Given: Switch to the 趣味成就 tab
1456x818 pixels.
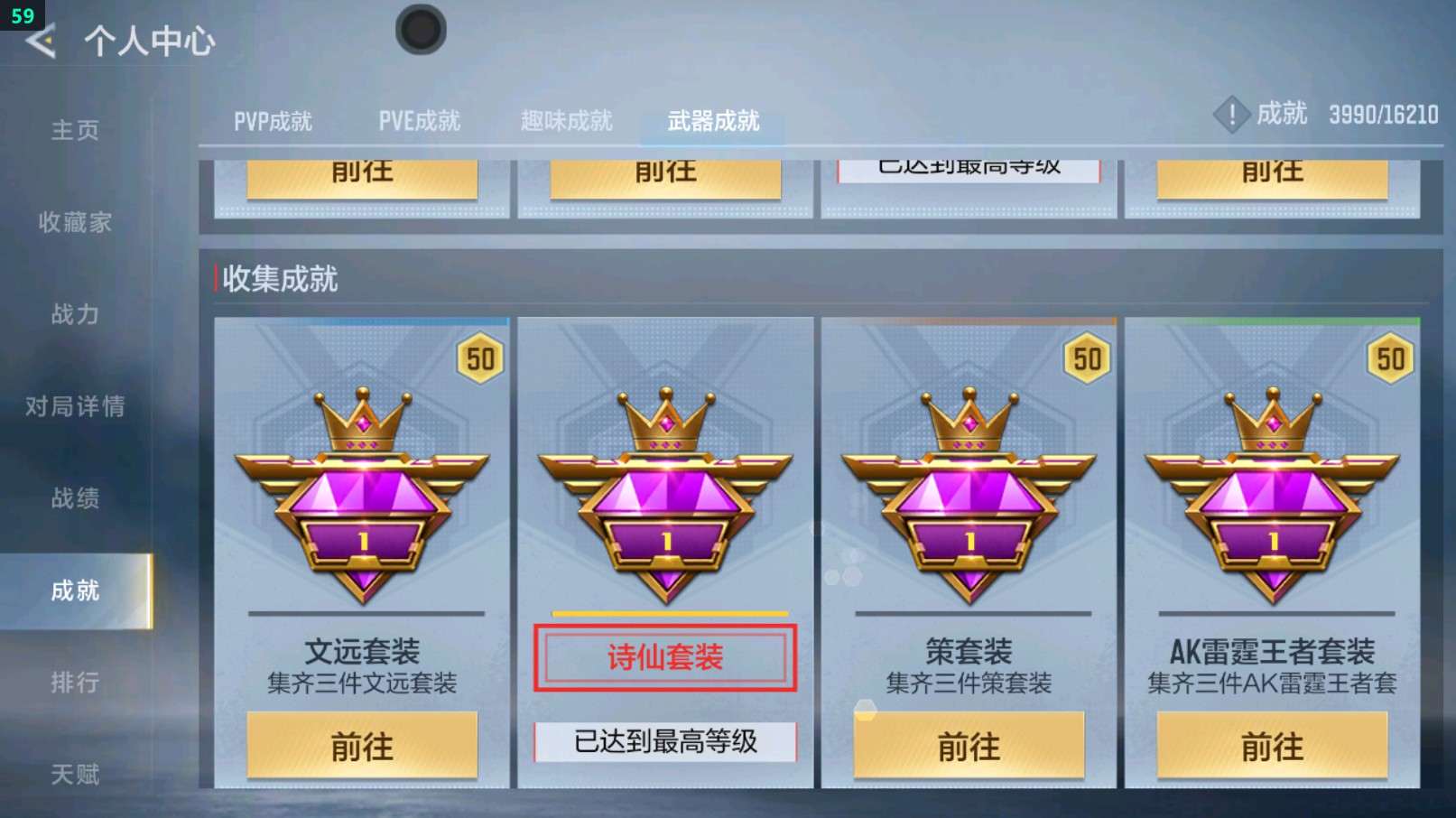Looking at the screenshot, I should click(x=566, y=120).
